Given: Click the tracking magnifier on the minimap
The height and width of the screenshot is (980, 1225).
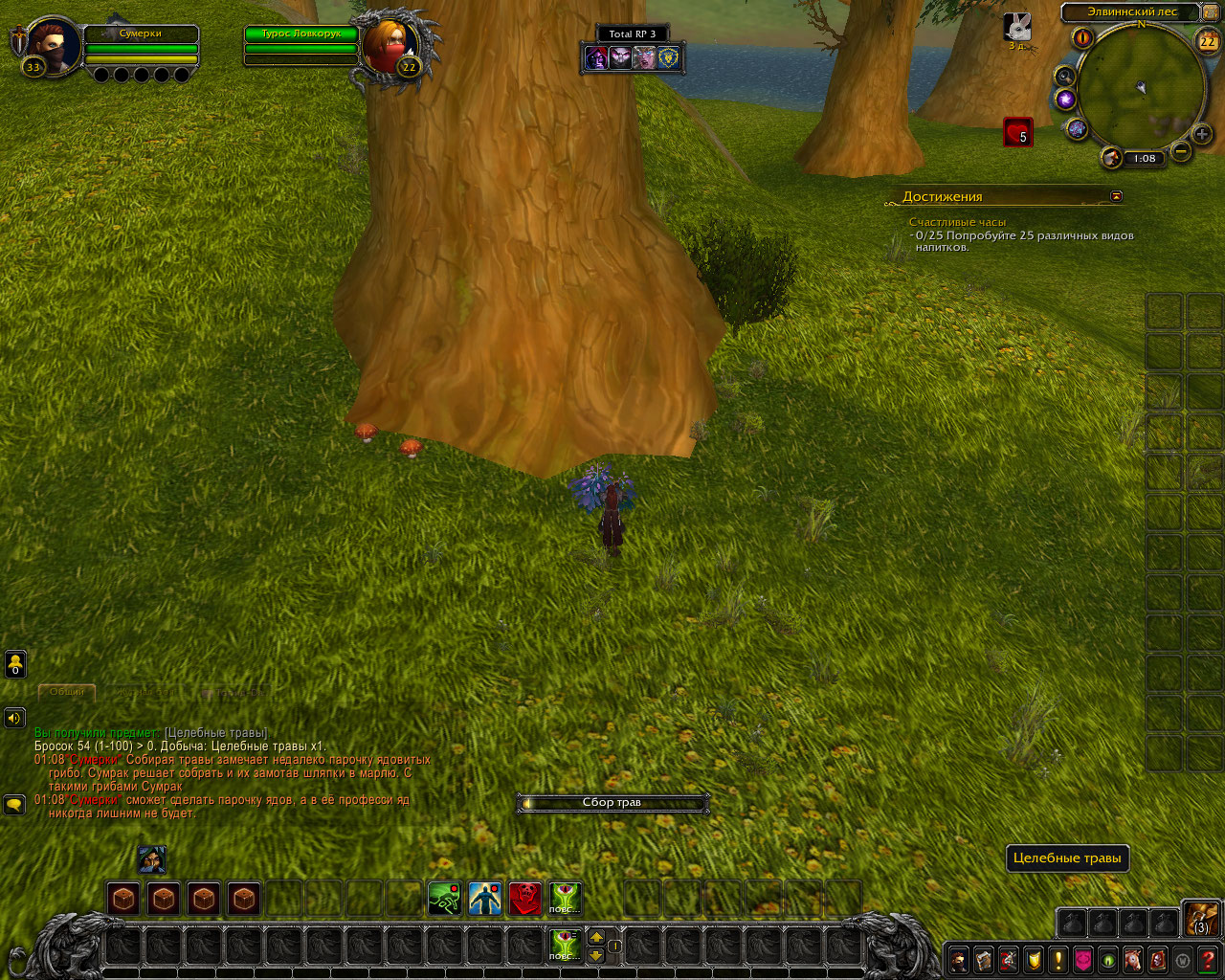Looking at the screenshot, I should click(1063, 77).
